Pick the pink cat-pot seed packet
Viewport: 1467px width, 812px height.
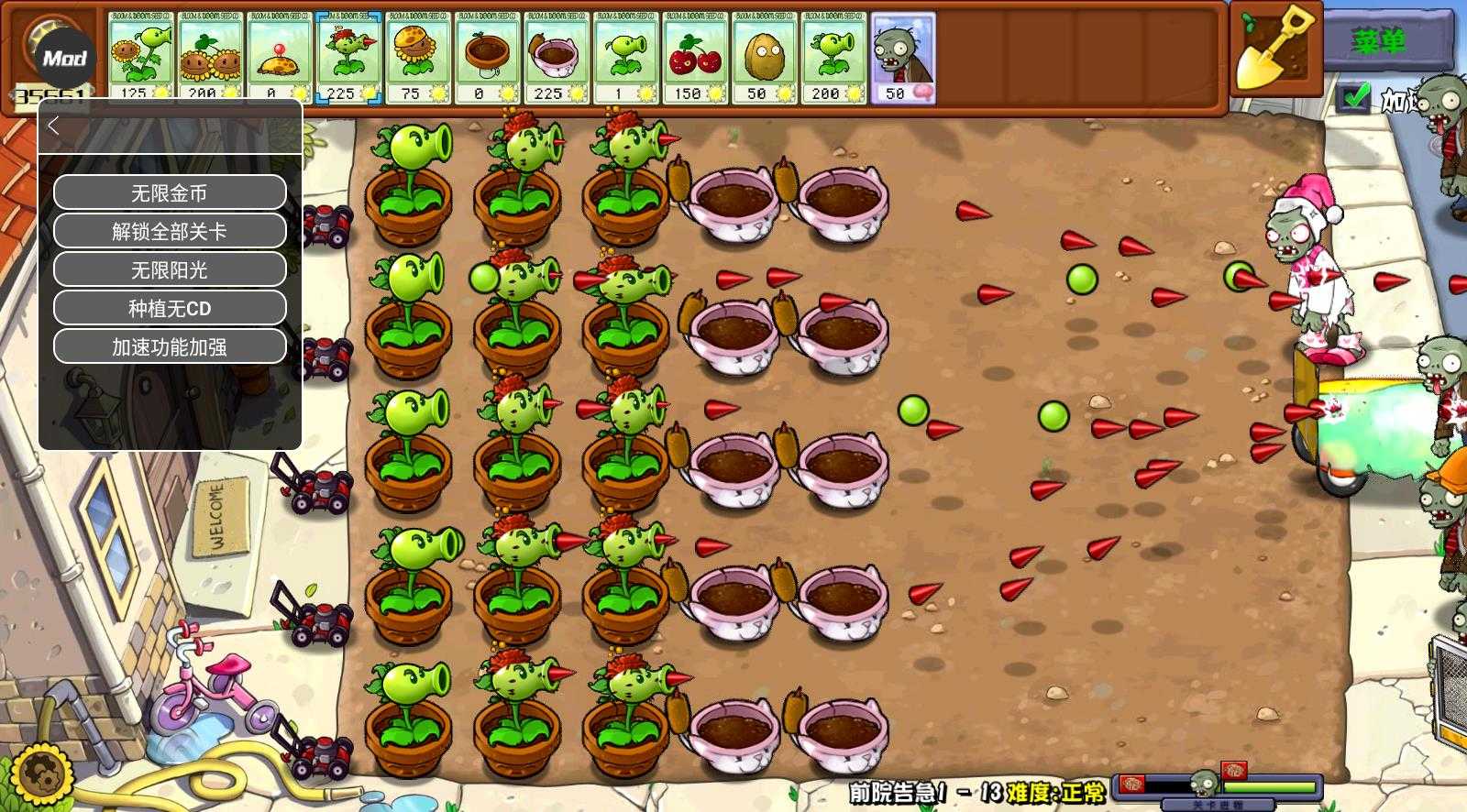[x=557, y=57]
